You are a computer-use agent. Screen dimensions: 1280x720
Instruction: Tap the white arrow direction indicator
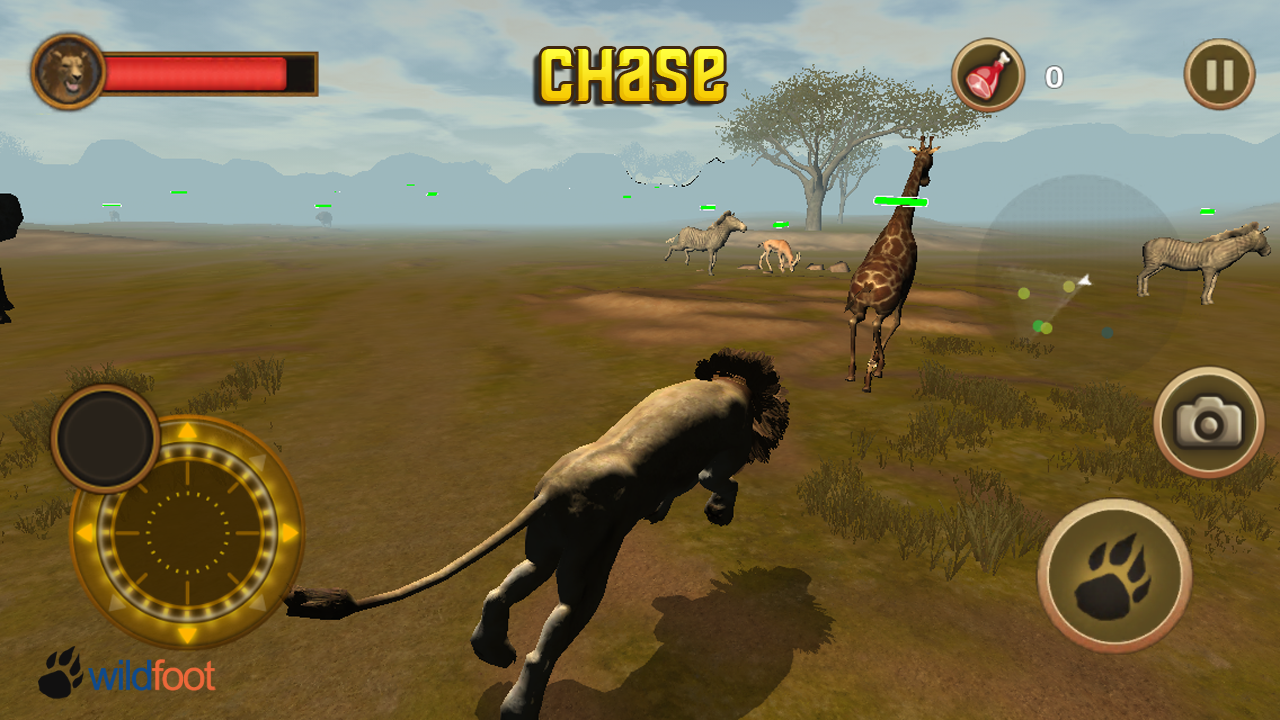point(1085,280)
